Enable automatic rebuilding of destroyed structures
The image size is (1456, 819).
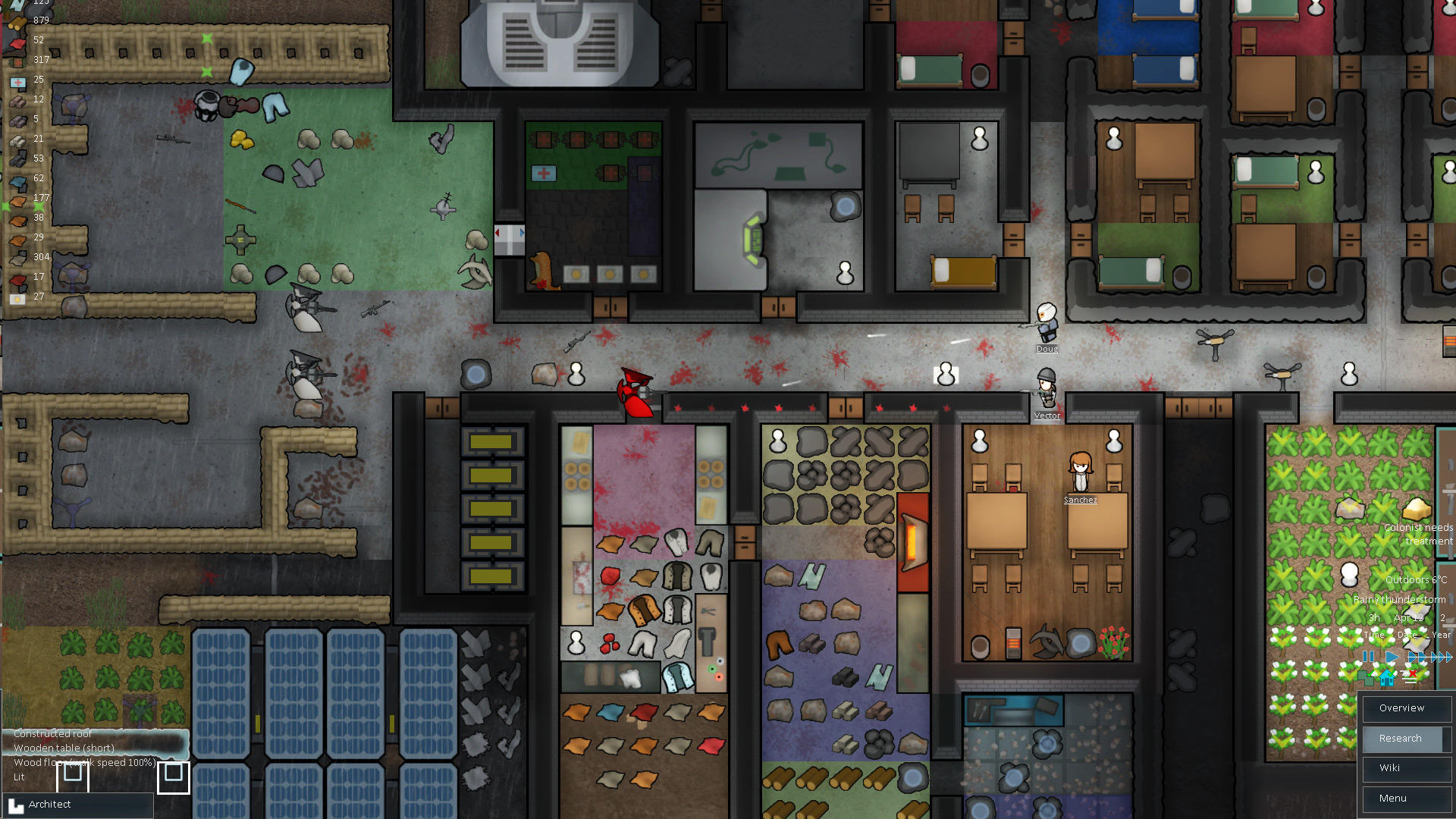pos(1410,676)
